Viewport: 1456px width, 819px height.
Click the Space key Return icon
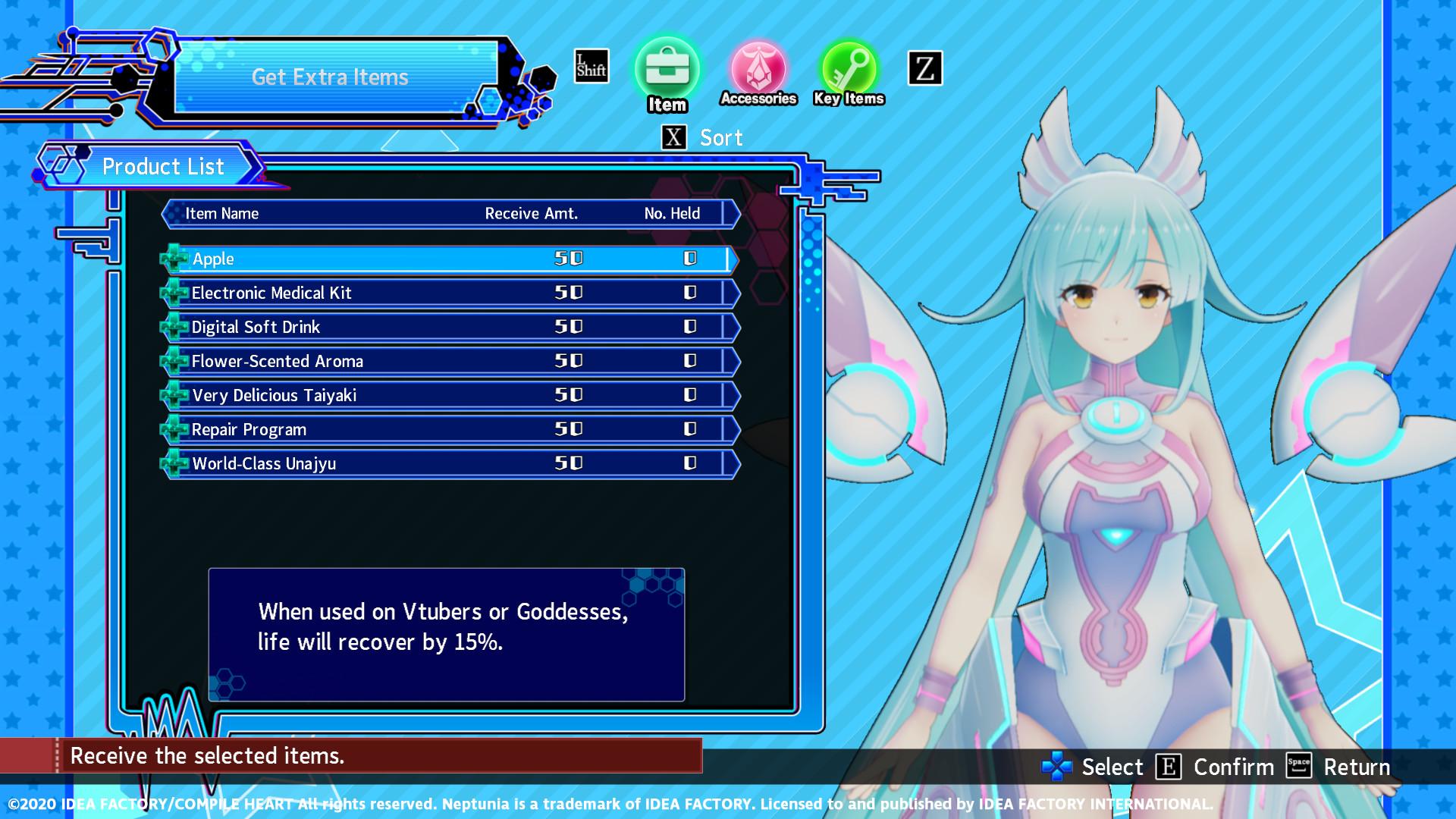pyautogui.click(x=1299, y=767)
